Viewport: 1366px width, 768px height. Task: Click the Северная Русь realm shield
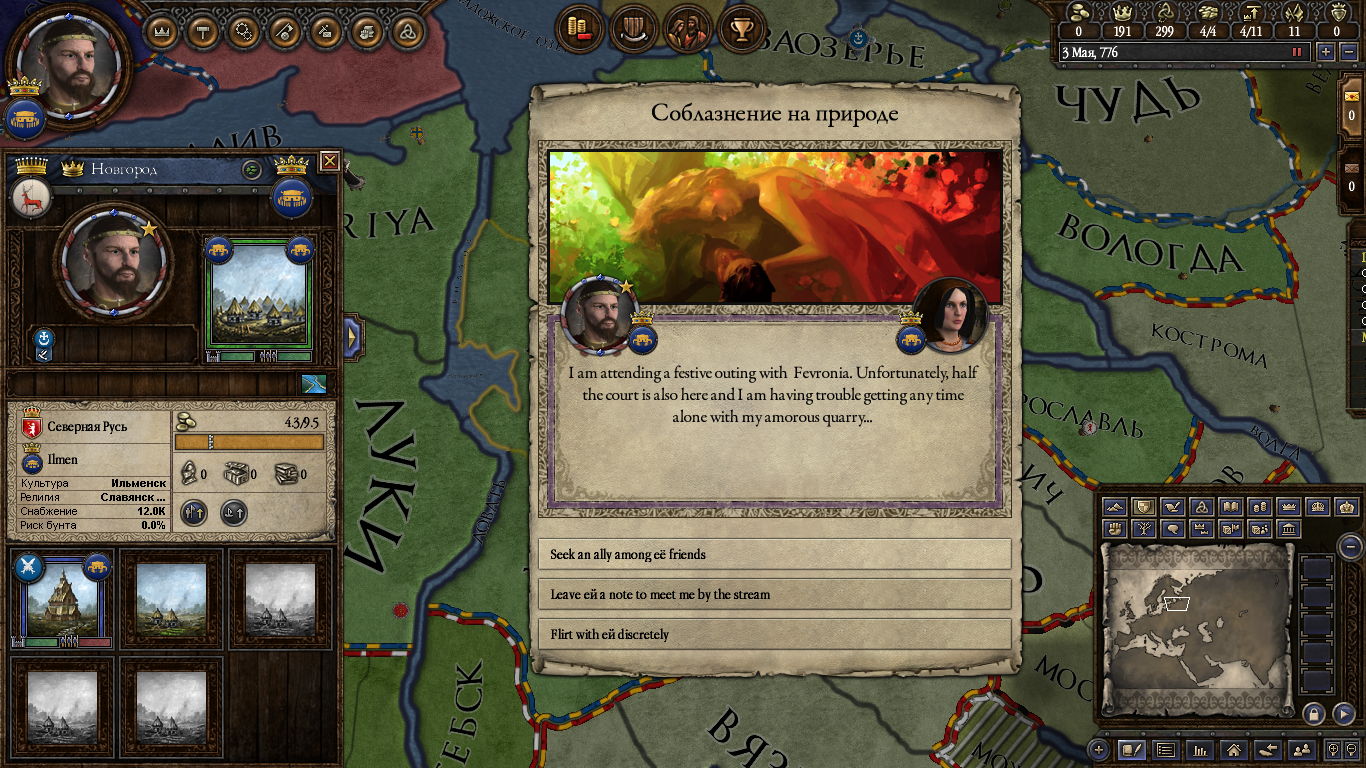click(x=31, y=426)
